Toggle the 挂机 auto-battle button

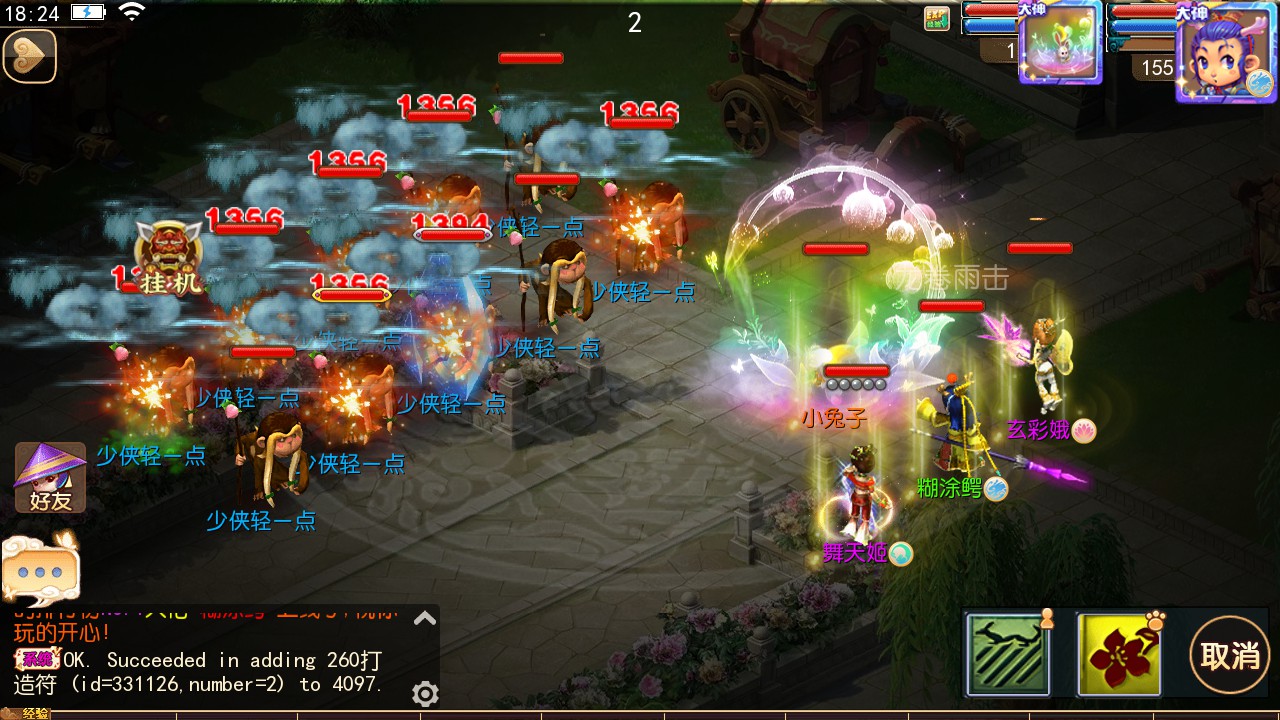169,259
